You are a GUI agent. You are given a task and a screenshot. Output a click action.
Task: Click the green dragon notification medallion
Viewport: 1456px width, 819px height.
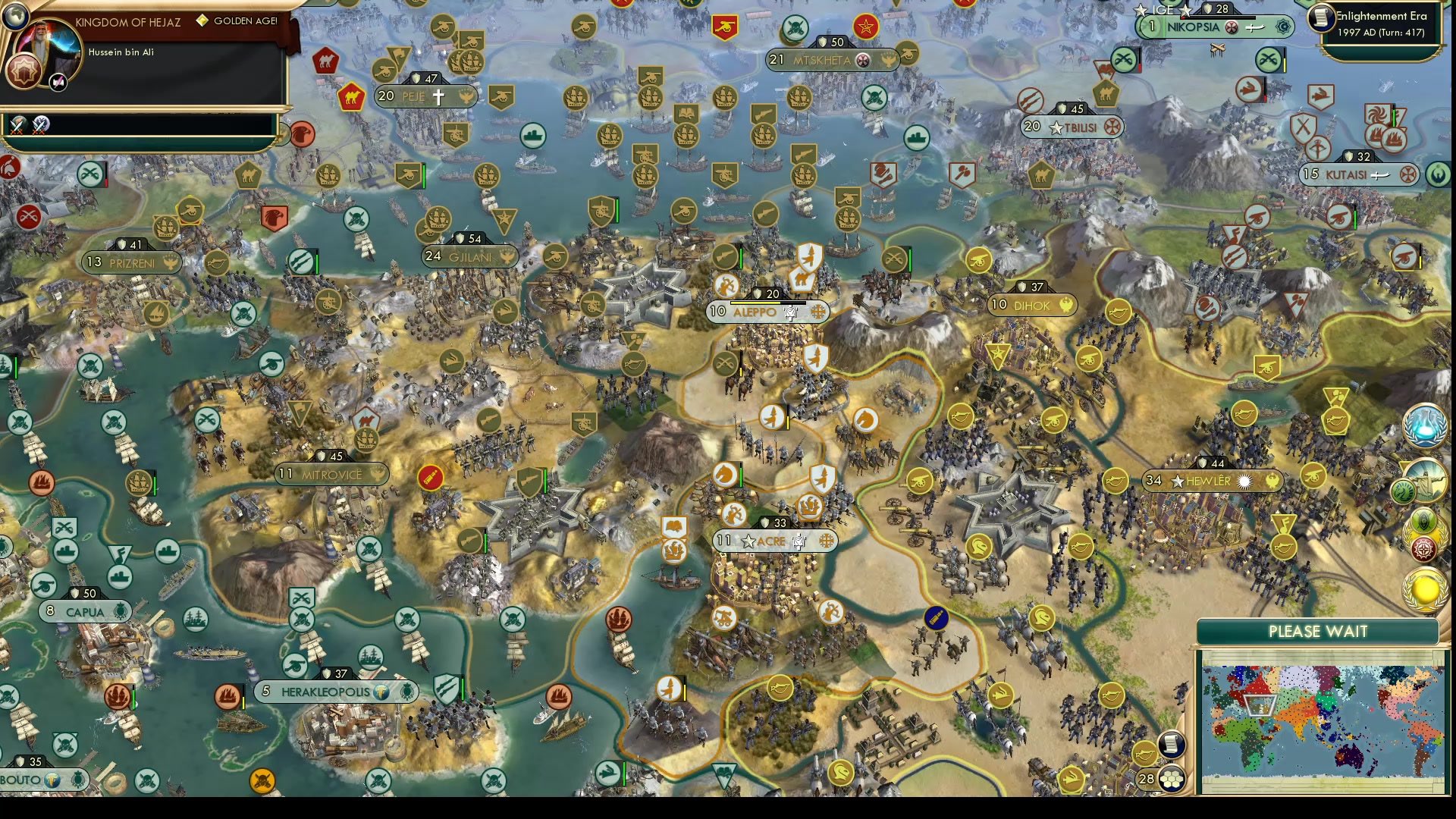1402,491
